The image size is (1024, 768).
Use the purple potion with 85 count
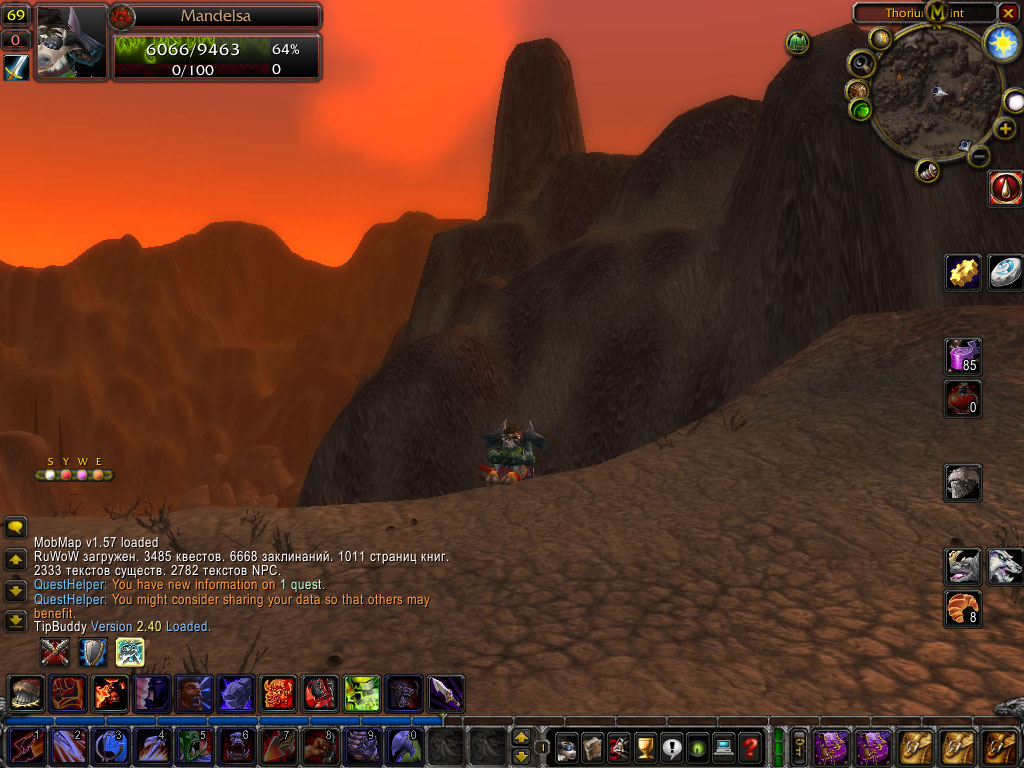963,356
